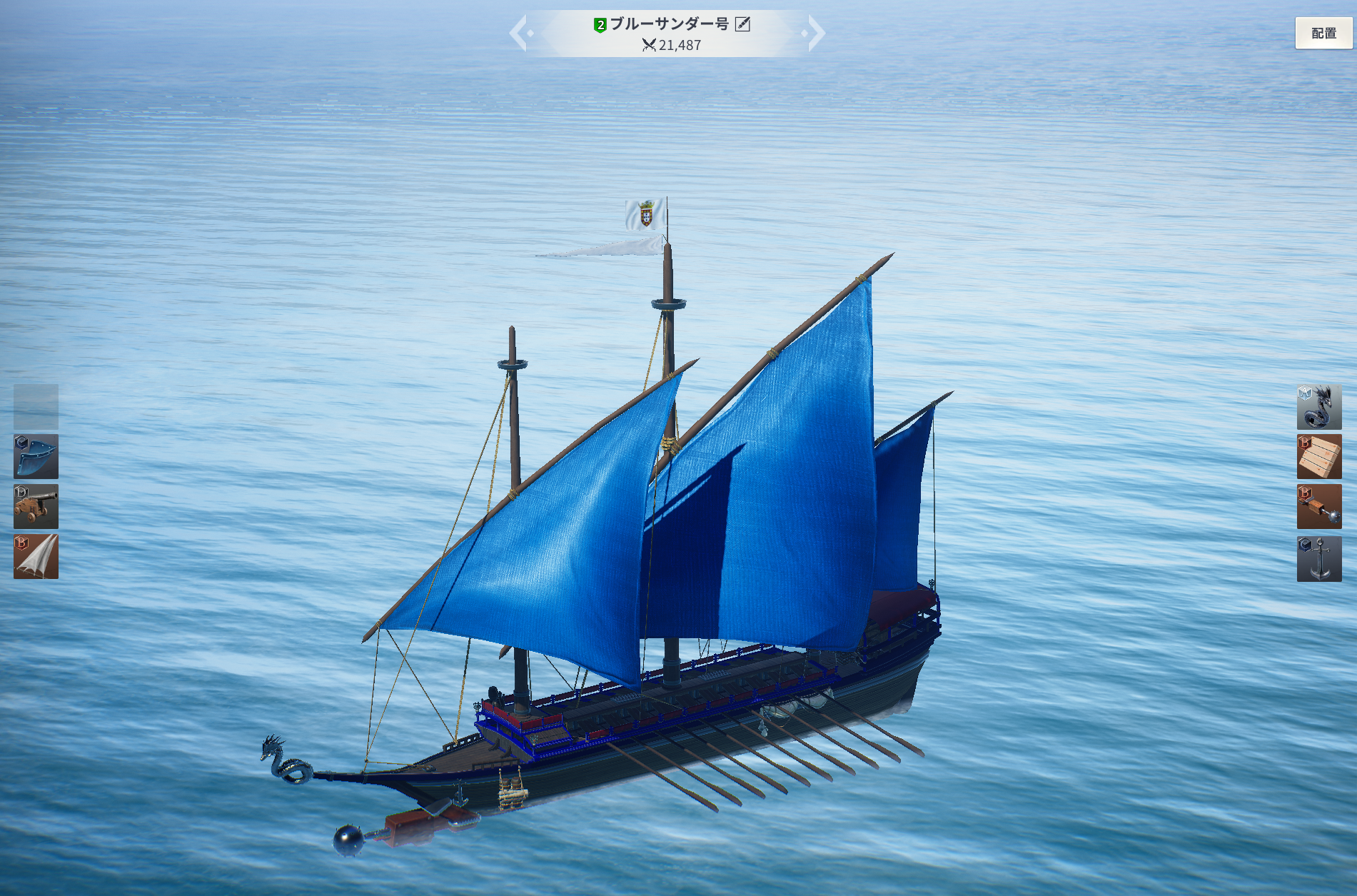Select the blue hull armor plate slot
The width and height of the screenshot is (1357, 896).
(x=36, y=457)
